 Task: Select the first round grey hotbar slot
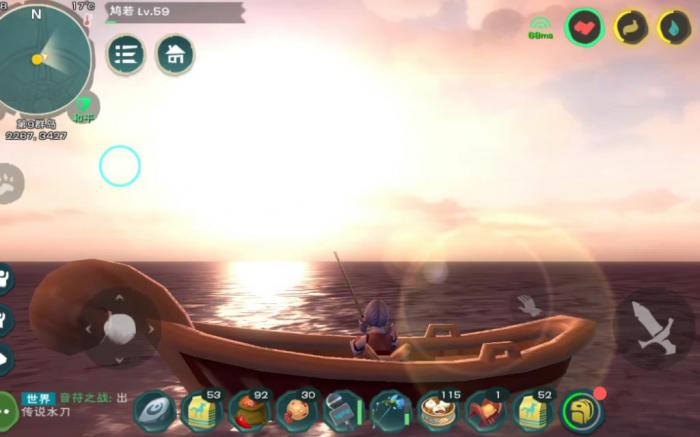pos(155,411)
